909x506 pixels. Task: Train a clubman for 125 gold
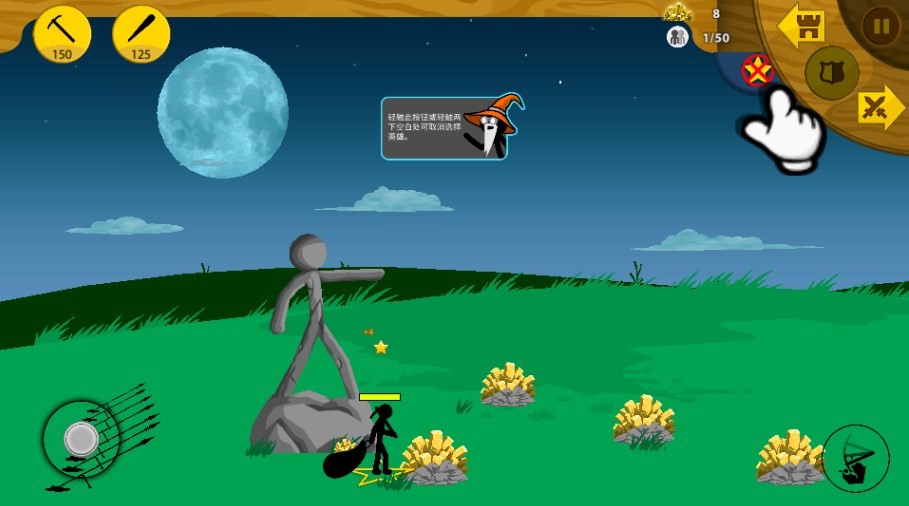[x=141, y=33]
